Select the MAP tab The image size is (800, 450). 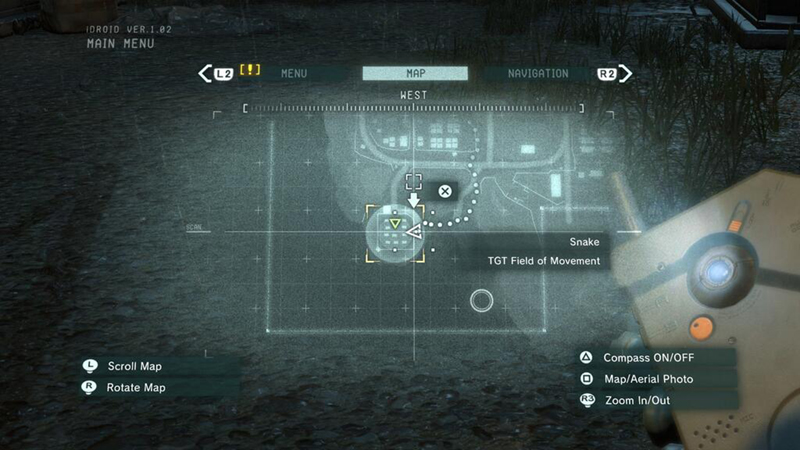click(x=415, y=74)
